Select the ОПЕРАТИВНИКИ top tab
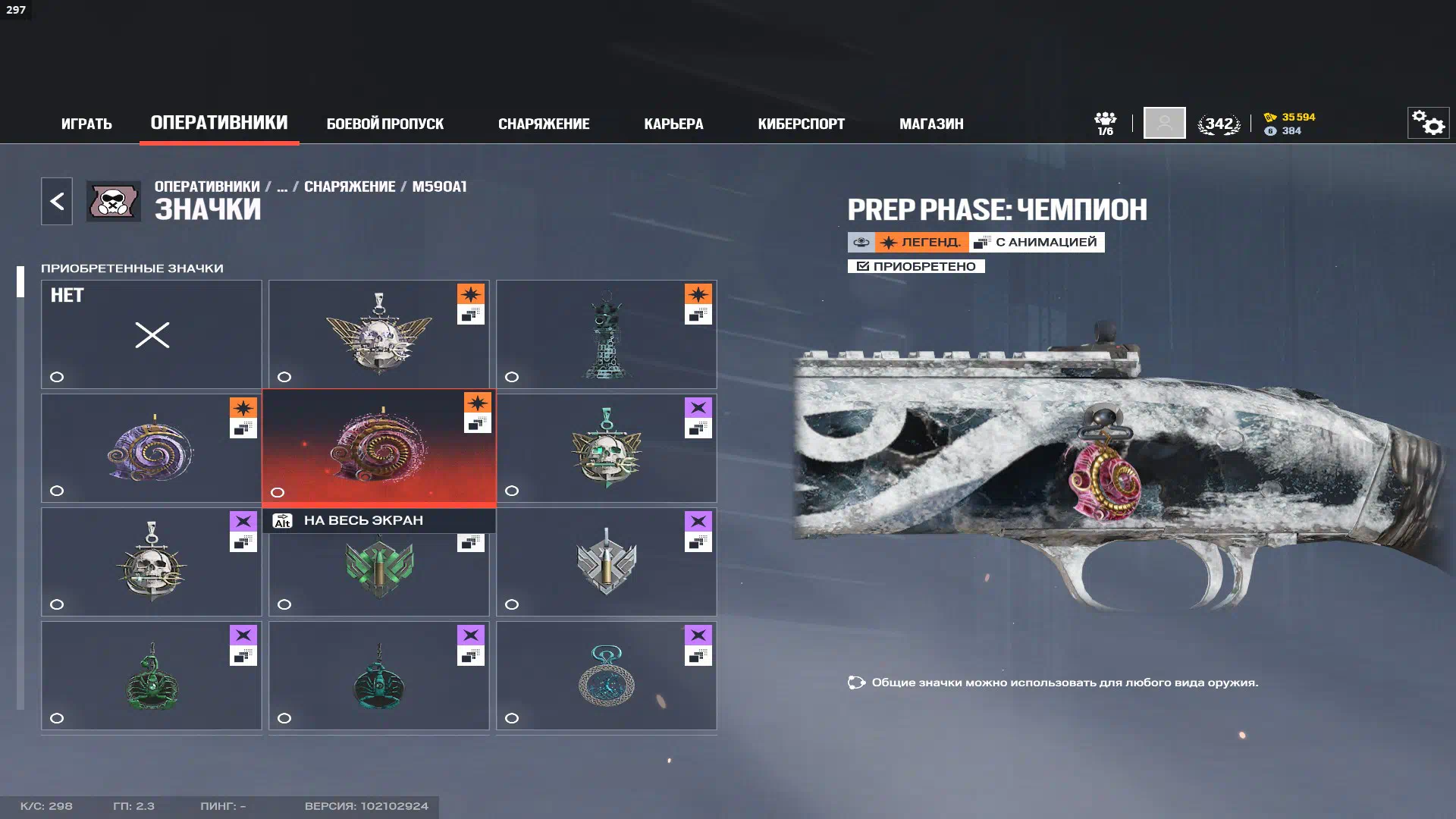The height and width of the screenshot is (819, 1456). [219, 123]
